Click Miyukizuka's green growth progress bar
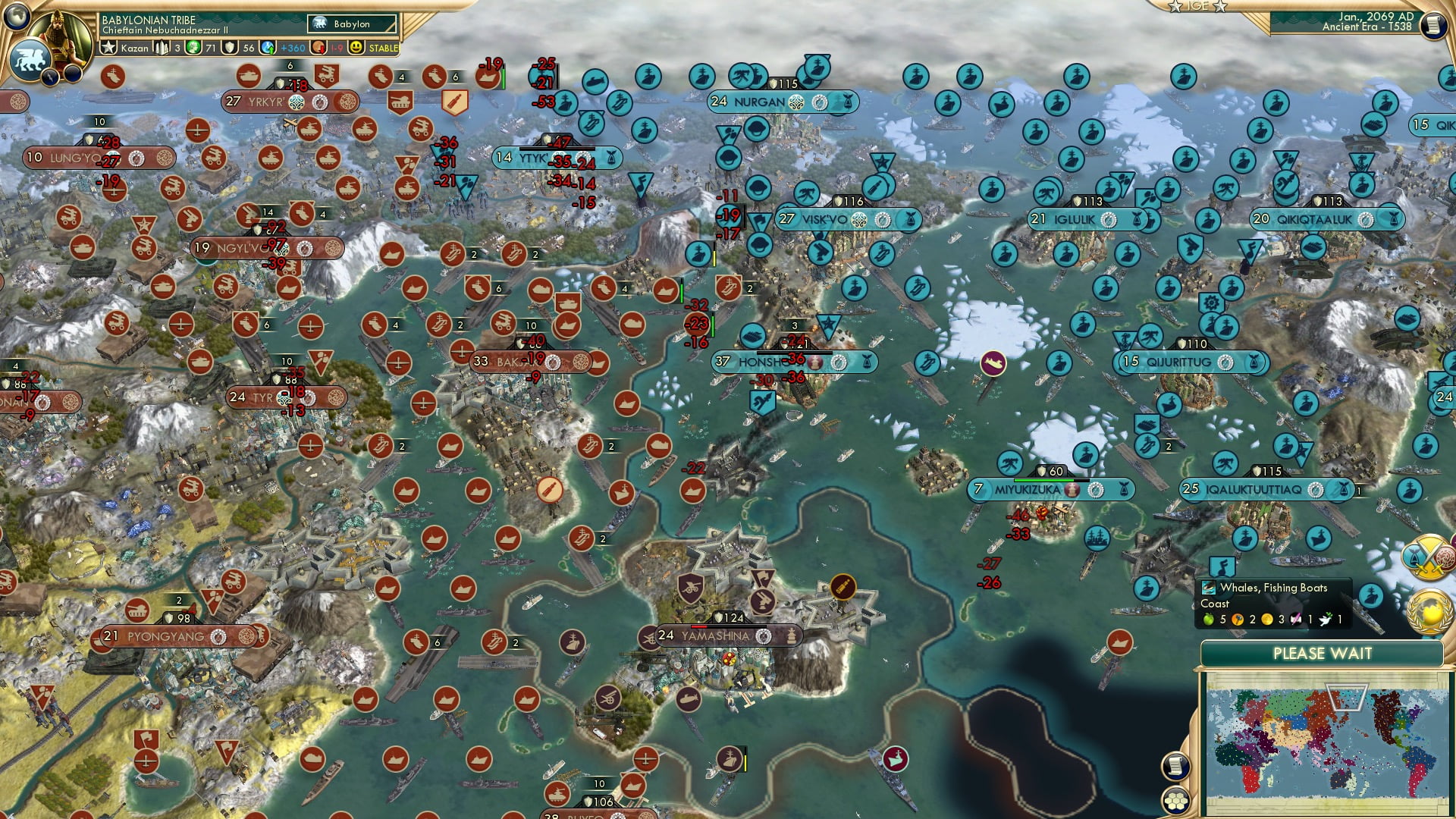This screenshot has width=1456, height=819. (1043, 480)
